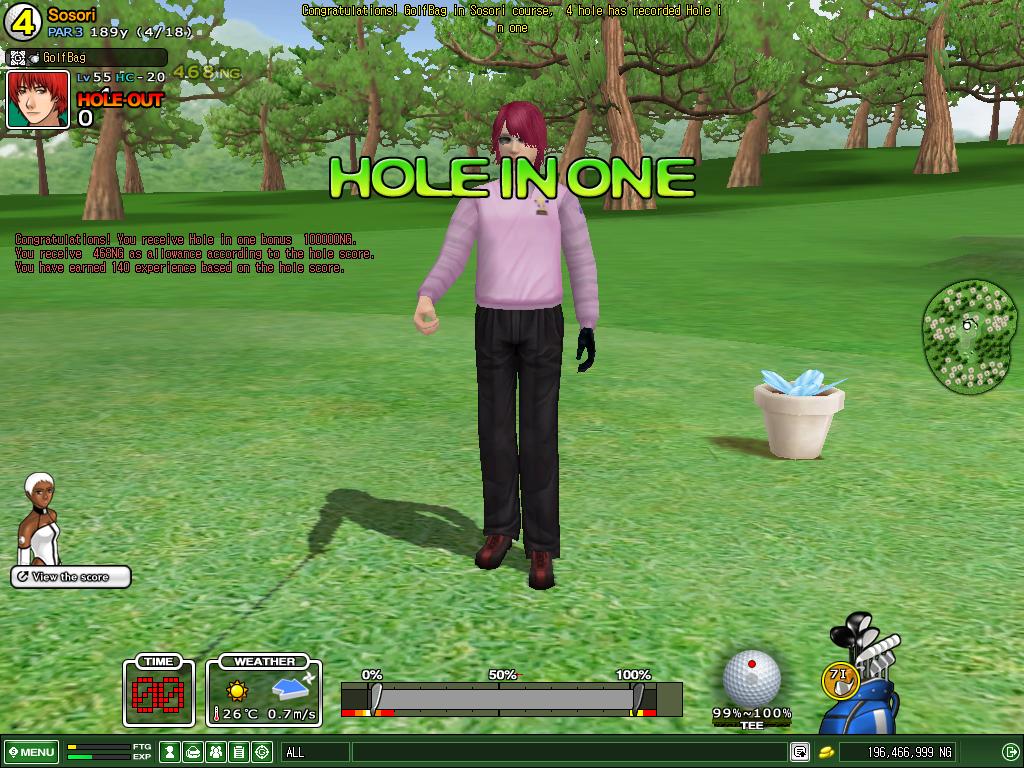The width and height of the screenshot is (1024, 768).
Task: Open the single-person profile icon
Action: pyautogui.click(x=171, y=752)
